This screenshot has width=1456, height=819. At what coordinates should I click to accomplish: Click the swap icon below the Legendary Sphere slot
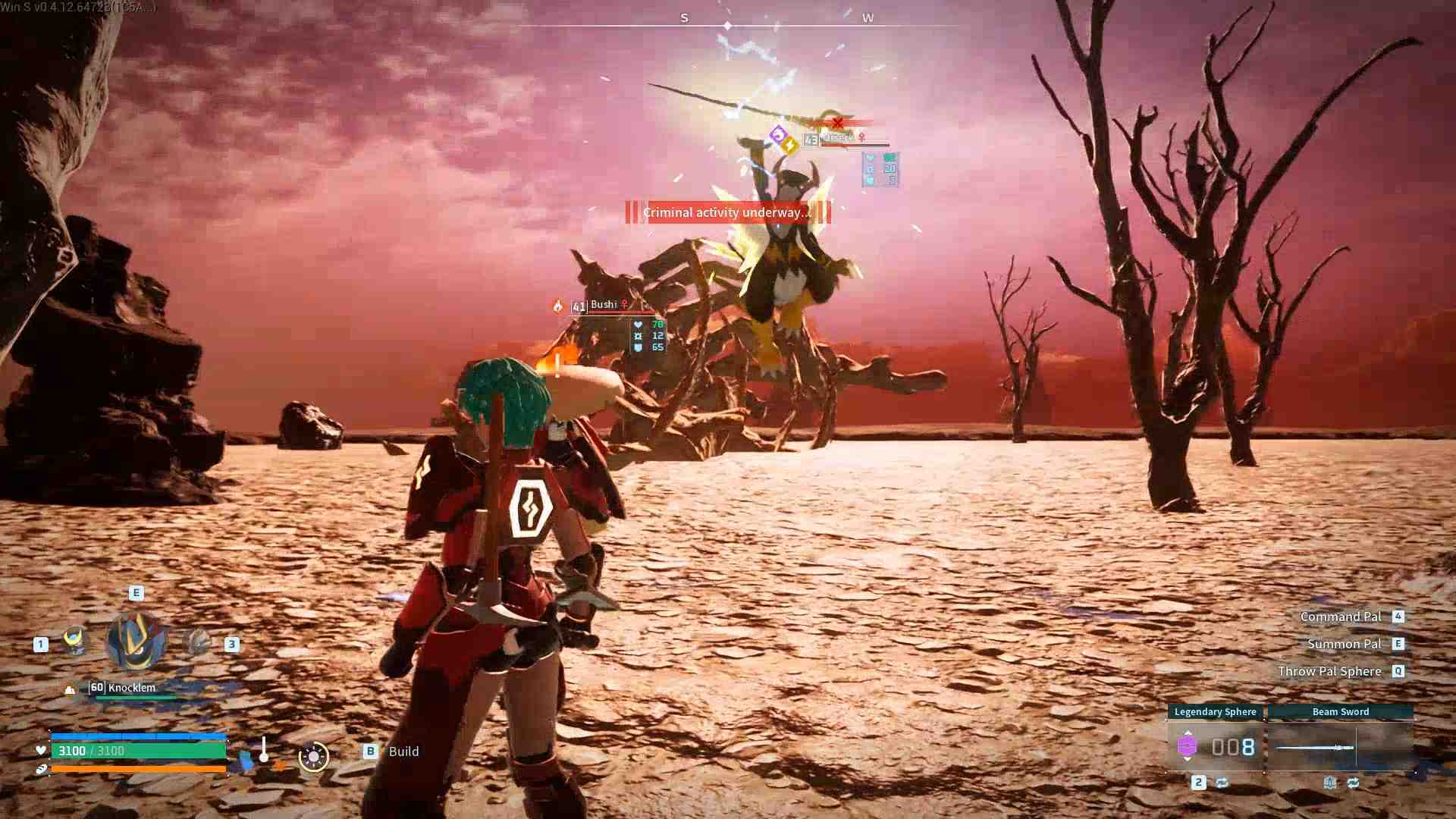(1222, 783)
